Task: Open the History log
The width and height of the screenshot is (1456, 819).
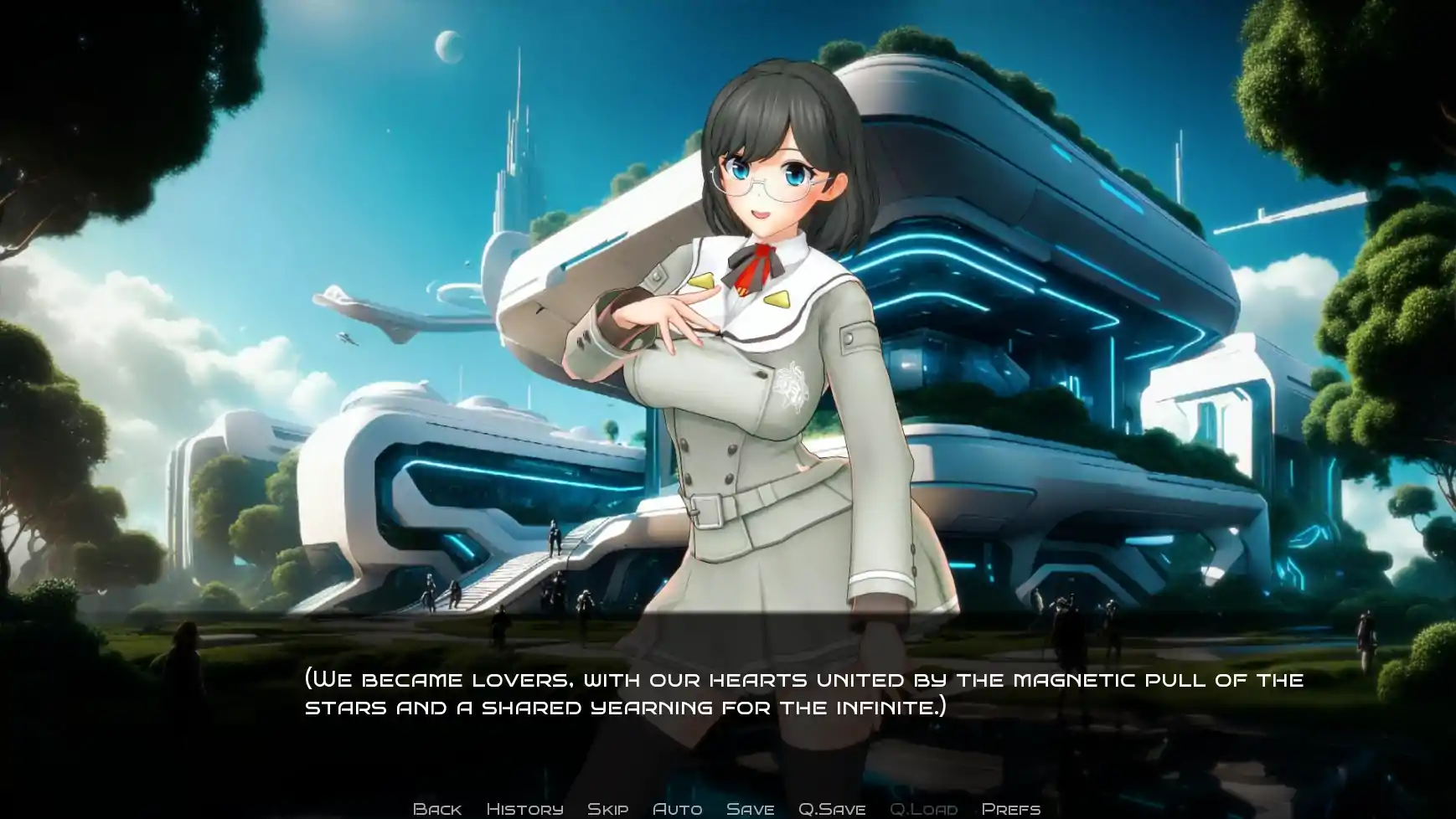Action: pyautogui.click(x=524, y=808)
